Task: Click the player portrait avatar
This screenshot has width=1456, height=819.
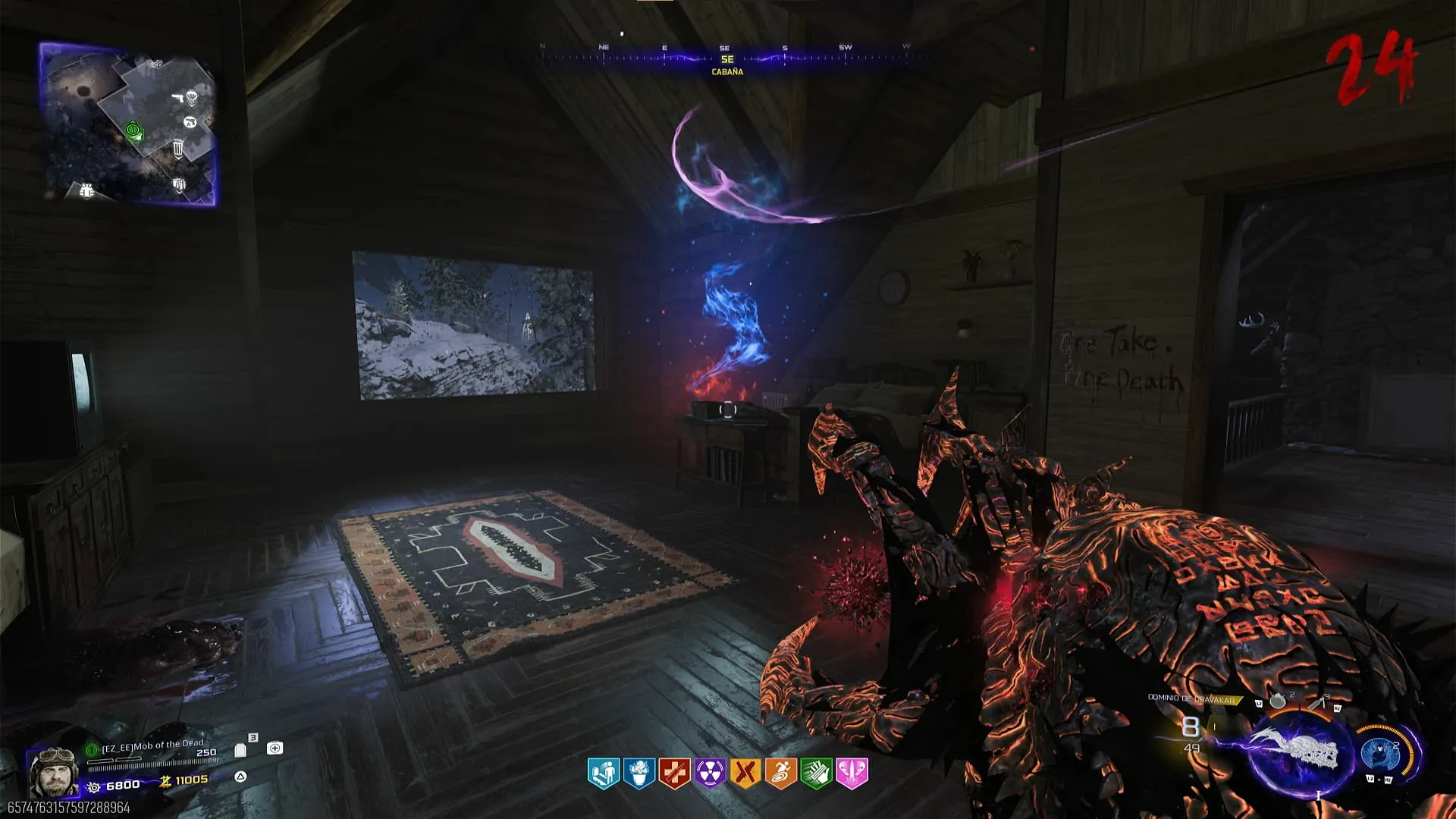Action: coord(53,771)
